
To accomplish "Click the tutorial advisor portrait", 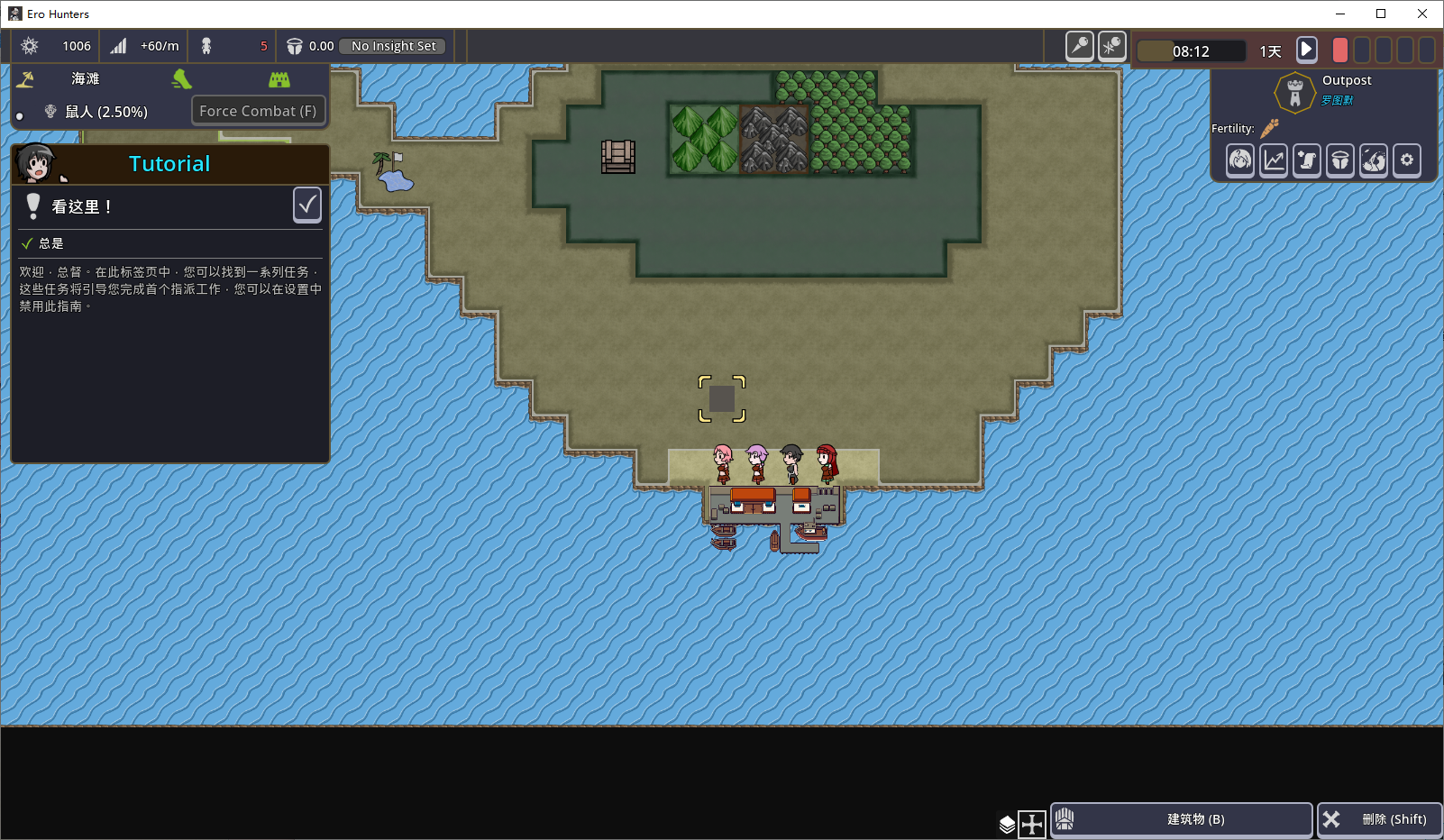I will click(x=37, y=163).
